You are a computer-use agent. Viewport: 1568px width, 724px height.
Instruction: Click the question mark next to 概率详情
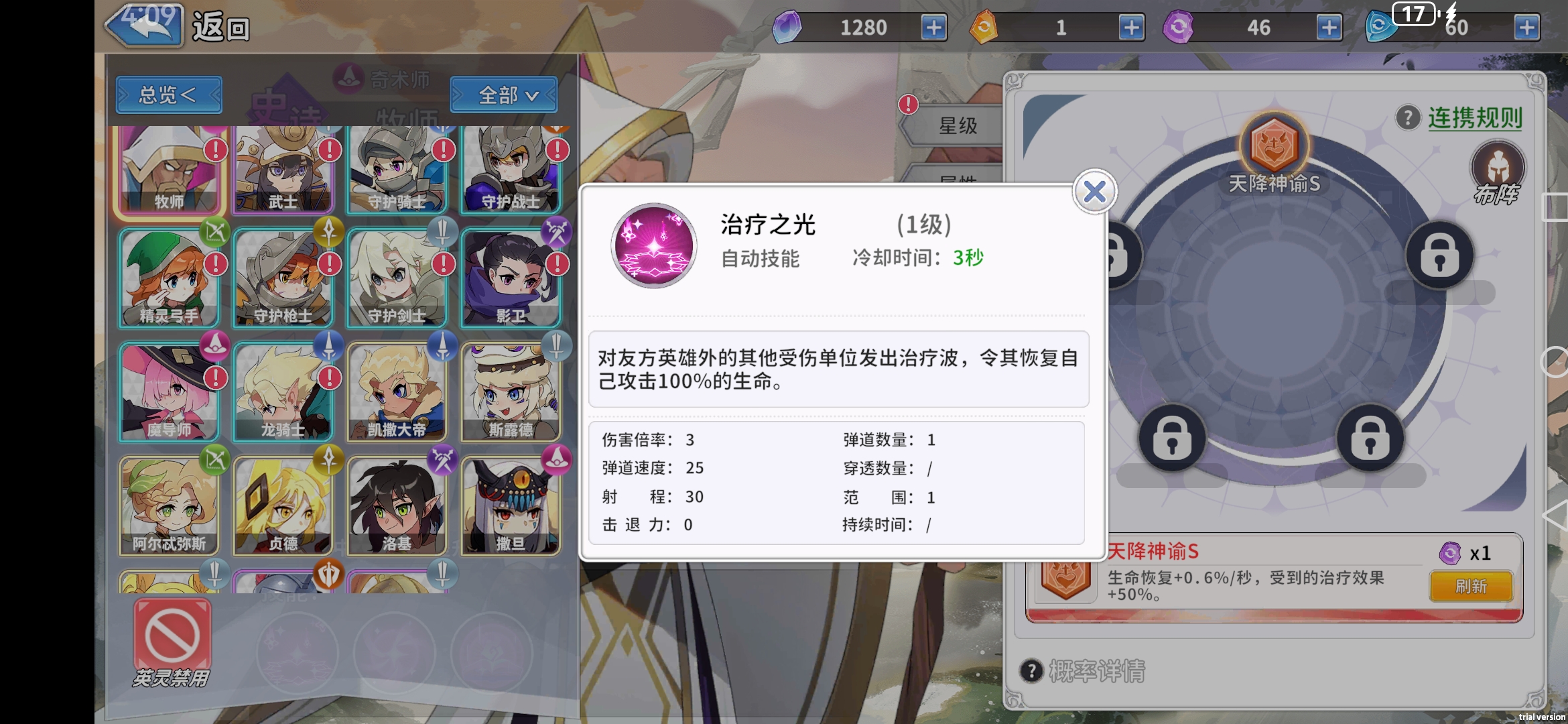(1032, 670)
